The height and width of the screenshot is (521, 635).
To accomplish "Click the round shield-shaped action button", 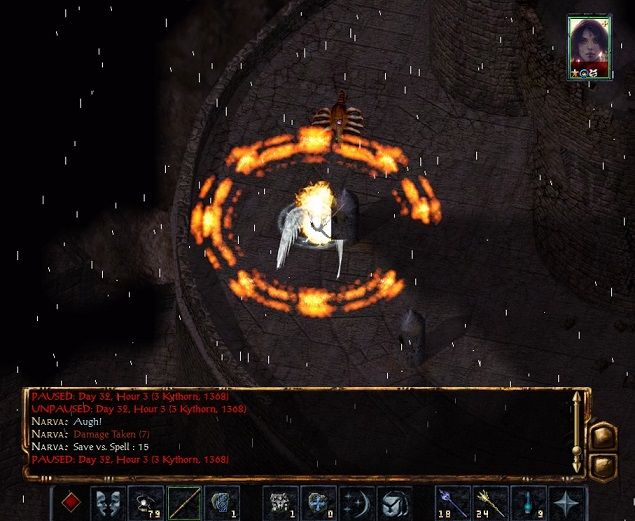I will (394, 501).
